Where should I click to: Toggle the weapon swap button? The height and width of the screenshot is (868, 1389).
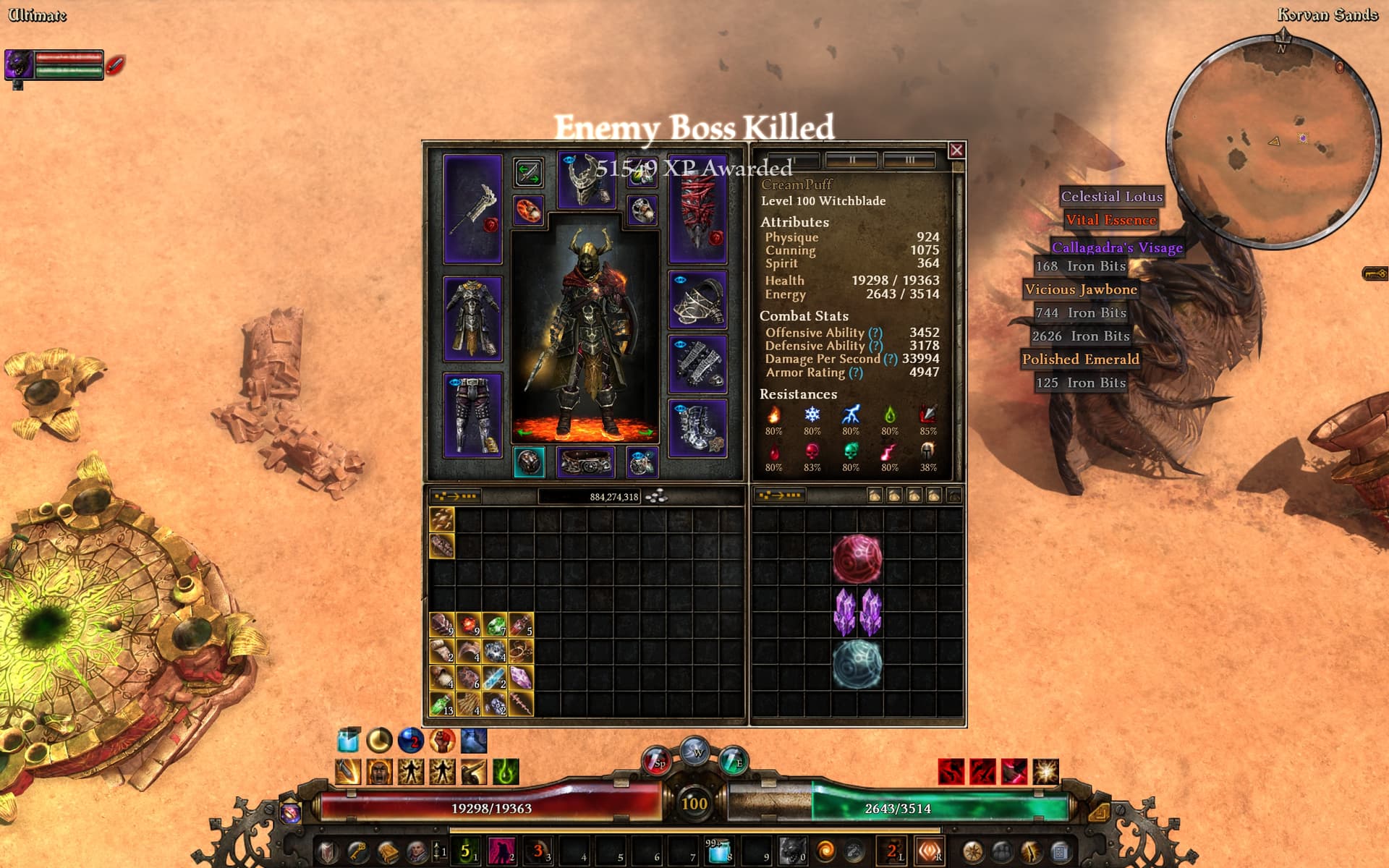528,173
